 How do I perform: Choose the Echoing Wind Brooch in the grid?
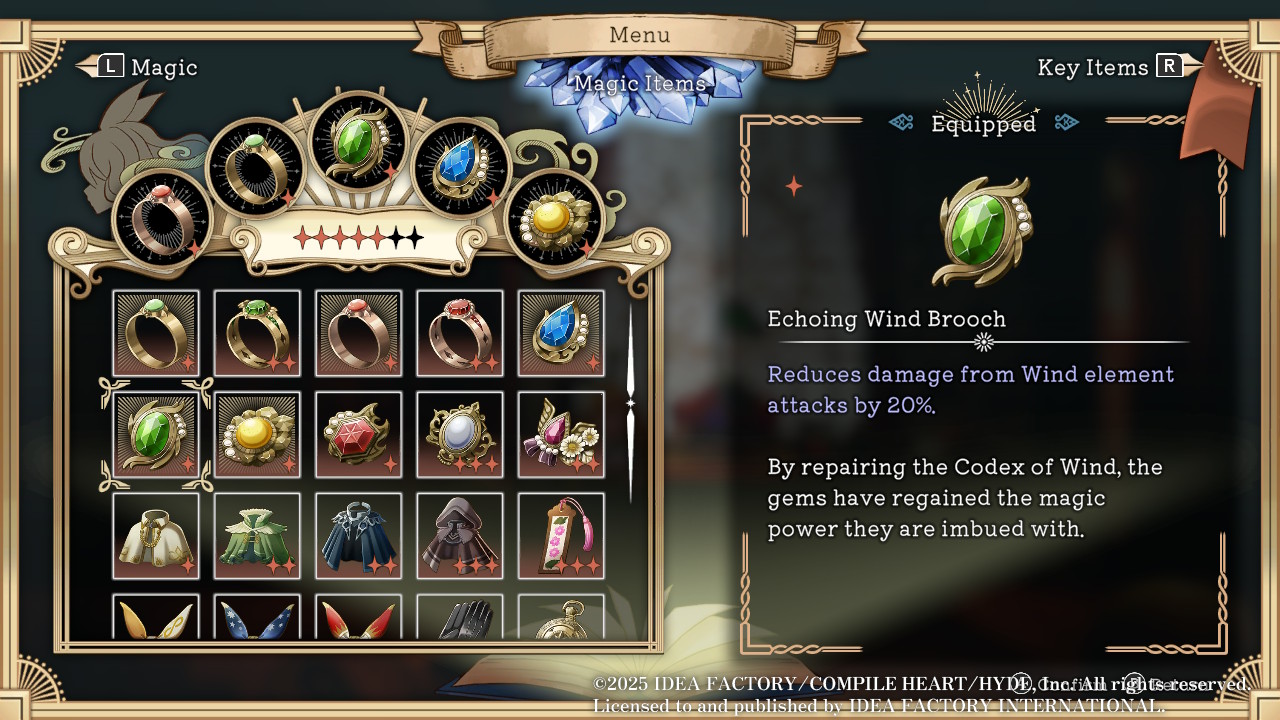(x=156, y=435)
